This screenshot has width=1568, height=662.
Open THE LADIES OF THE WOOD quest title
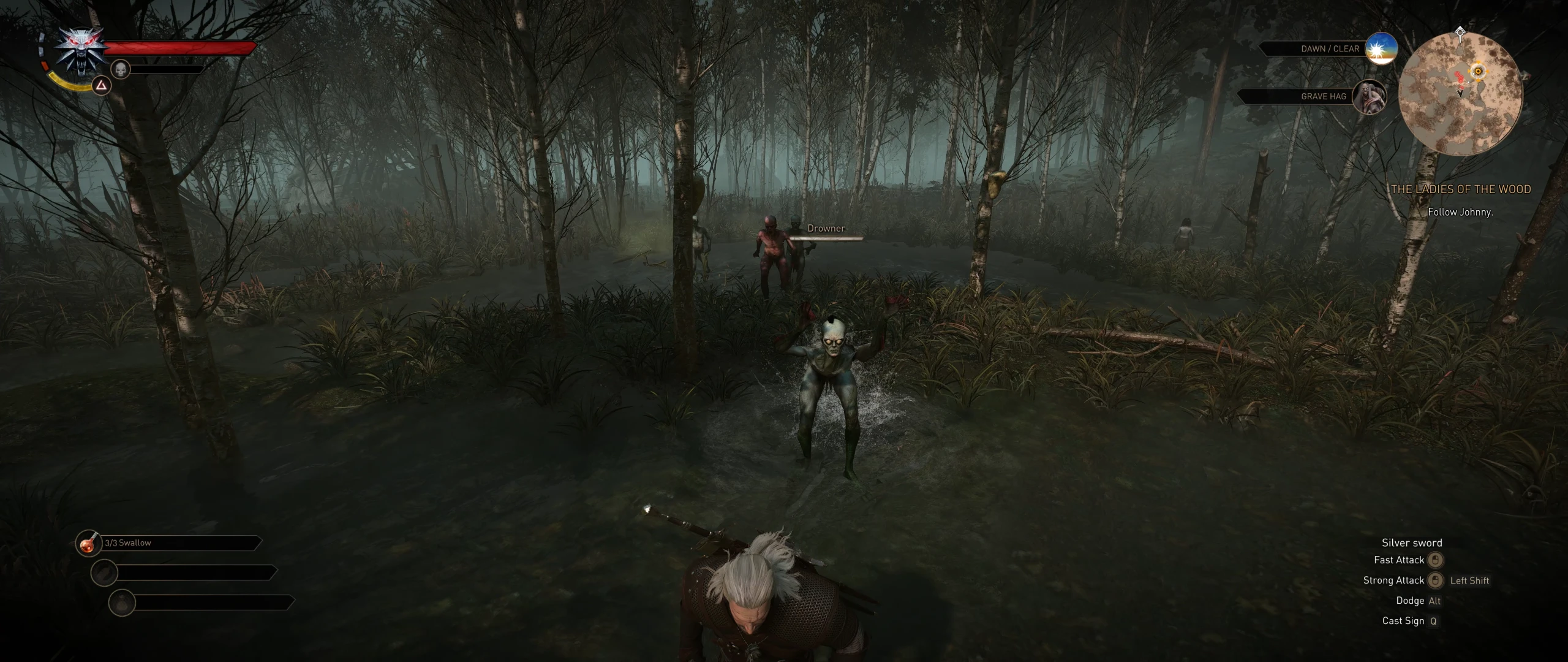click(x=1461, y=189)
